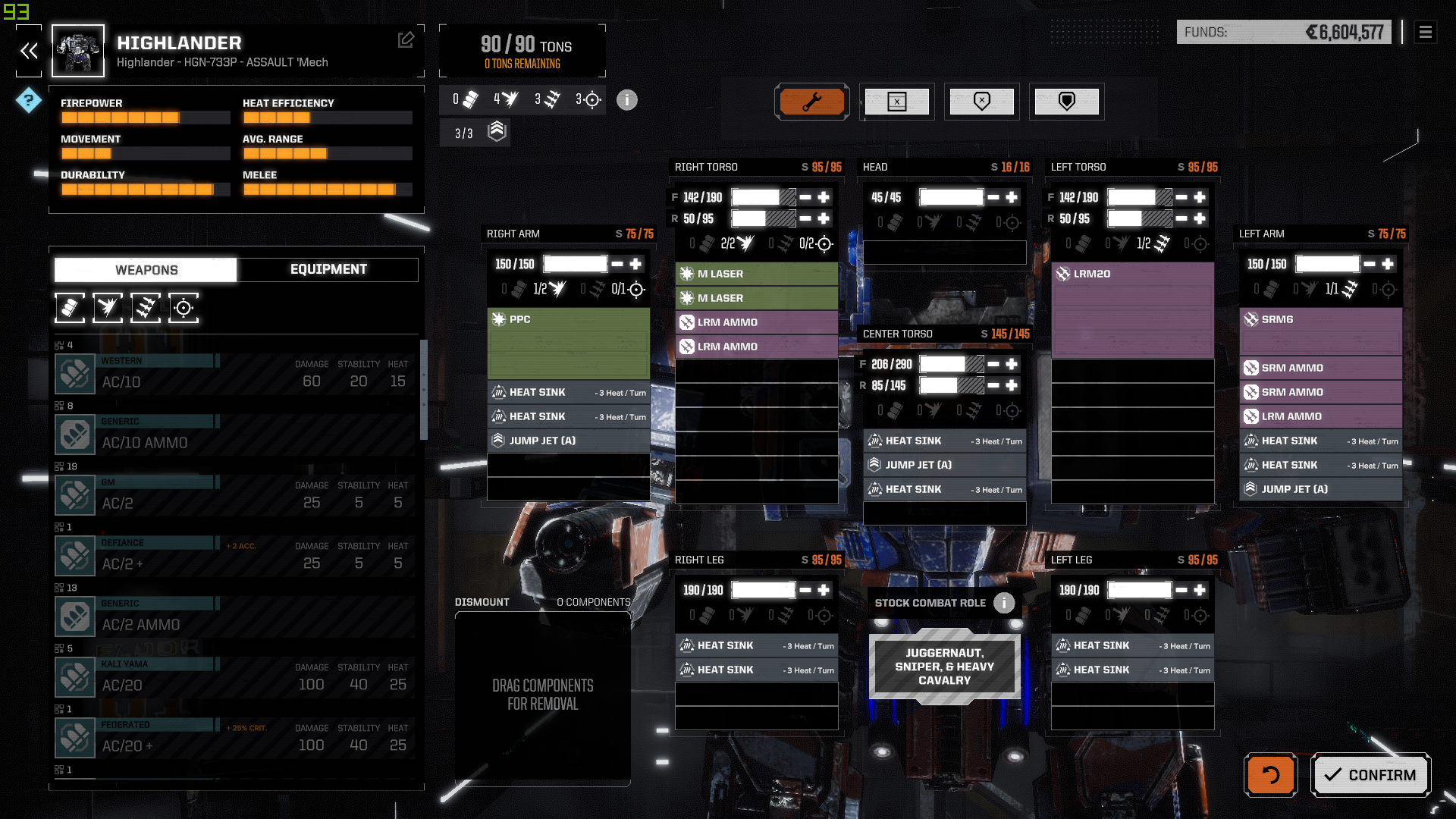Image resolution: width=1456 pixels, height=819 pixels.
Task: Rename the Highlander with the edit icon
Action: tap(406, 39)
